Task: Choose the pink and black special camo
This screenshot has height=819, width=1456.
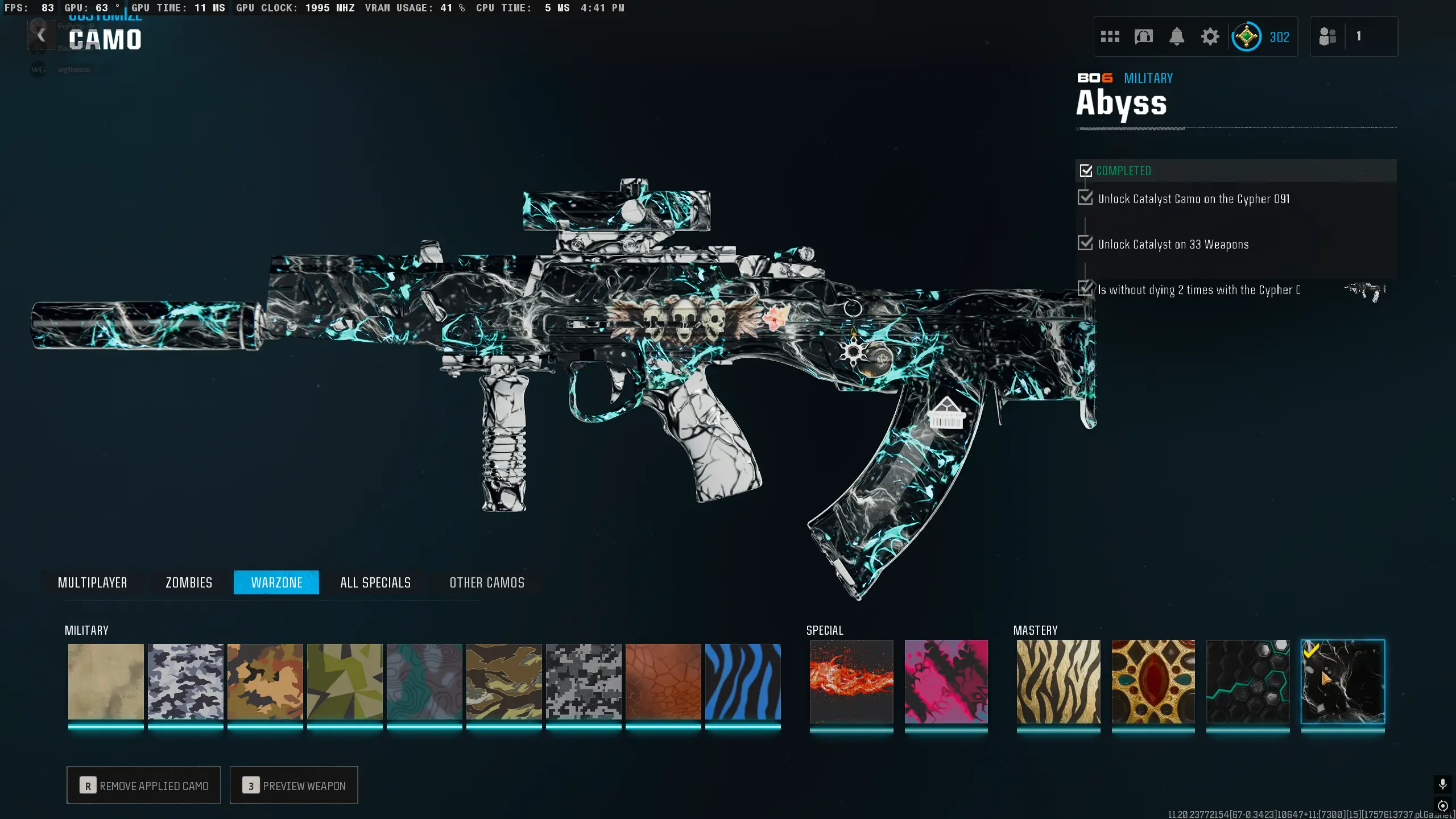Action: click(946, 681)
